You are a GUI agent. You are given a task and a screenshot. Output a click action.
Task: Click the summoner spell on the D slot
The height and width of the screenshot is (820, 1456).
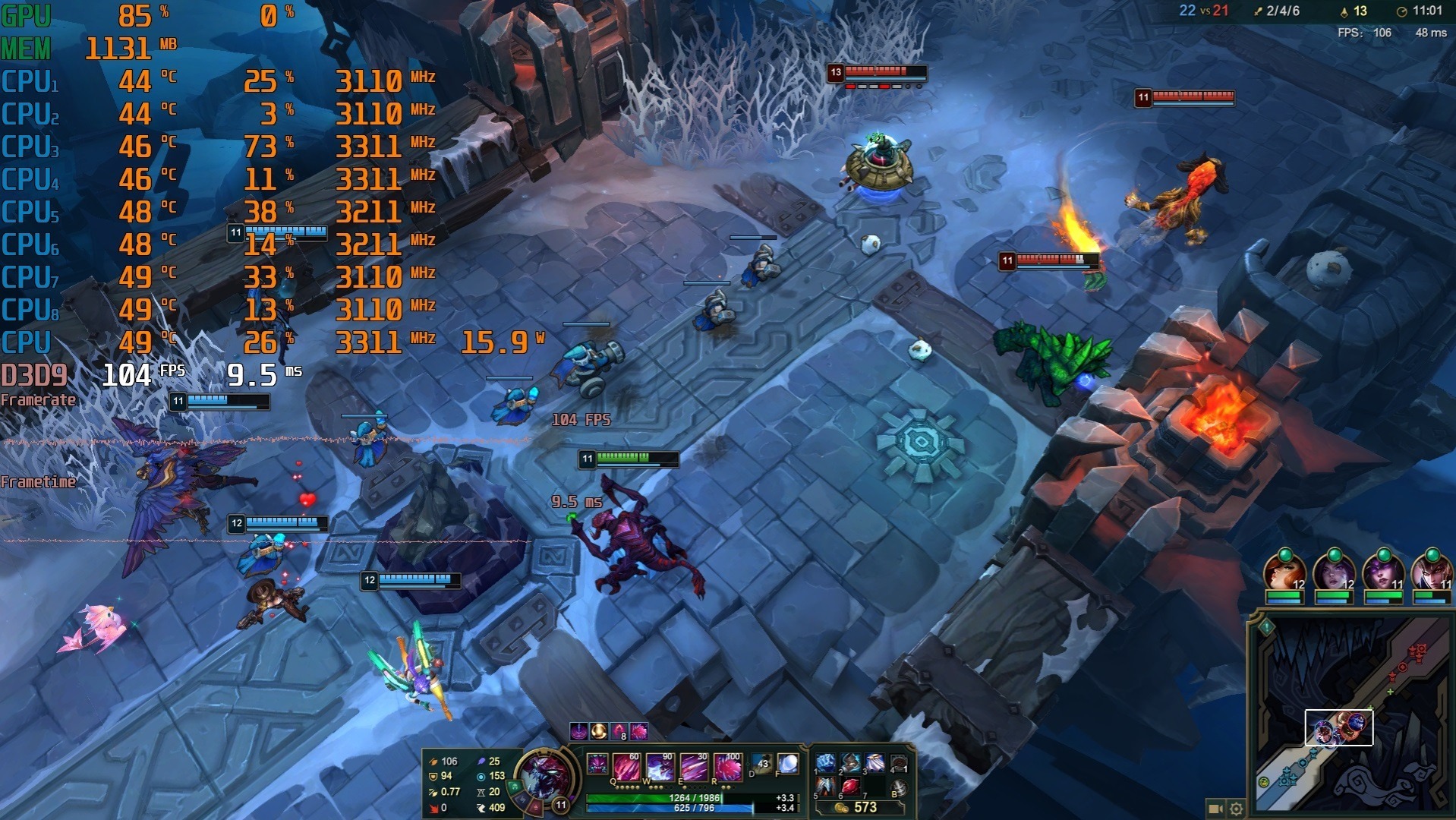click(x=761, y=765)
